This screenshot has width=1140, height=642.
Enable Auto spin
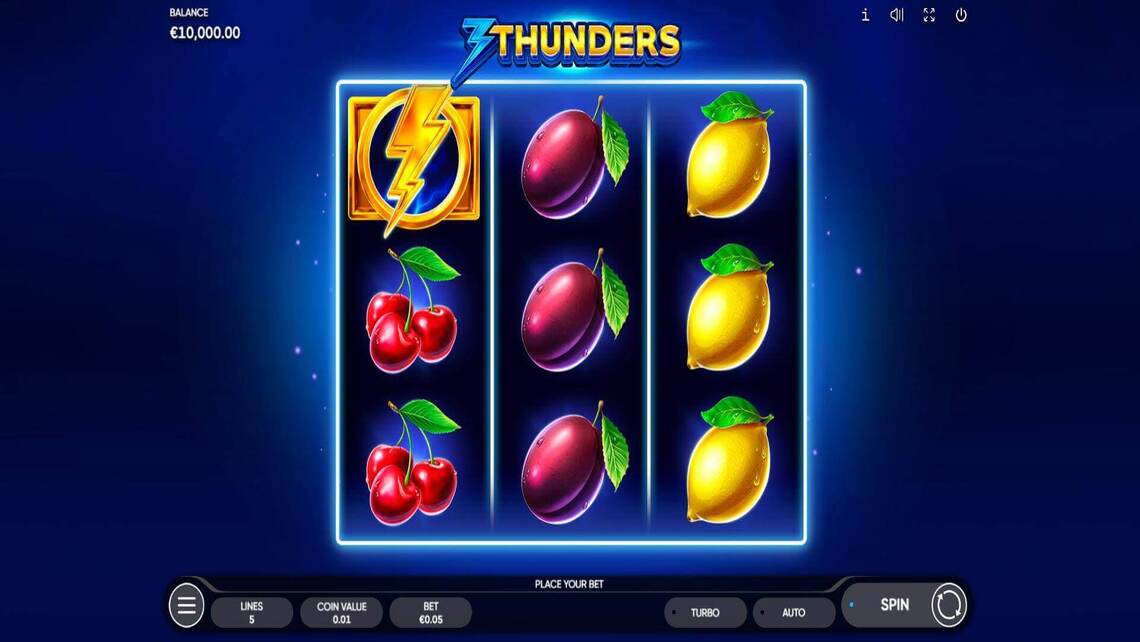(793, 612)
